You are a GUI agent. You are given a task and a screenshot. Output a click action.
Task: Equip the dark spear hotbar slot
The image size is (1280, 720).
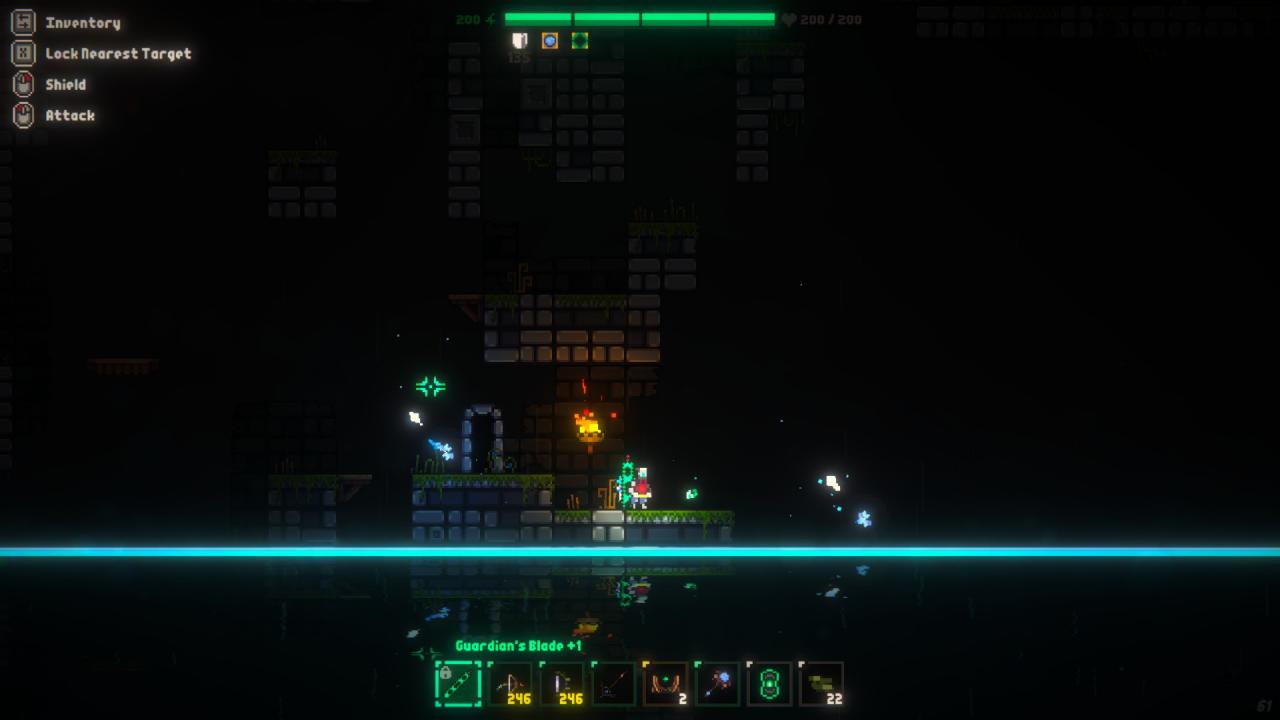[614, 684]
